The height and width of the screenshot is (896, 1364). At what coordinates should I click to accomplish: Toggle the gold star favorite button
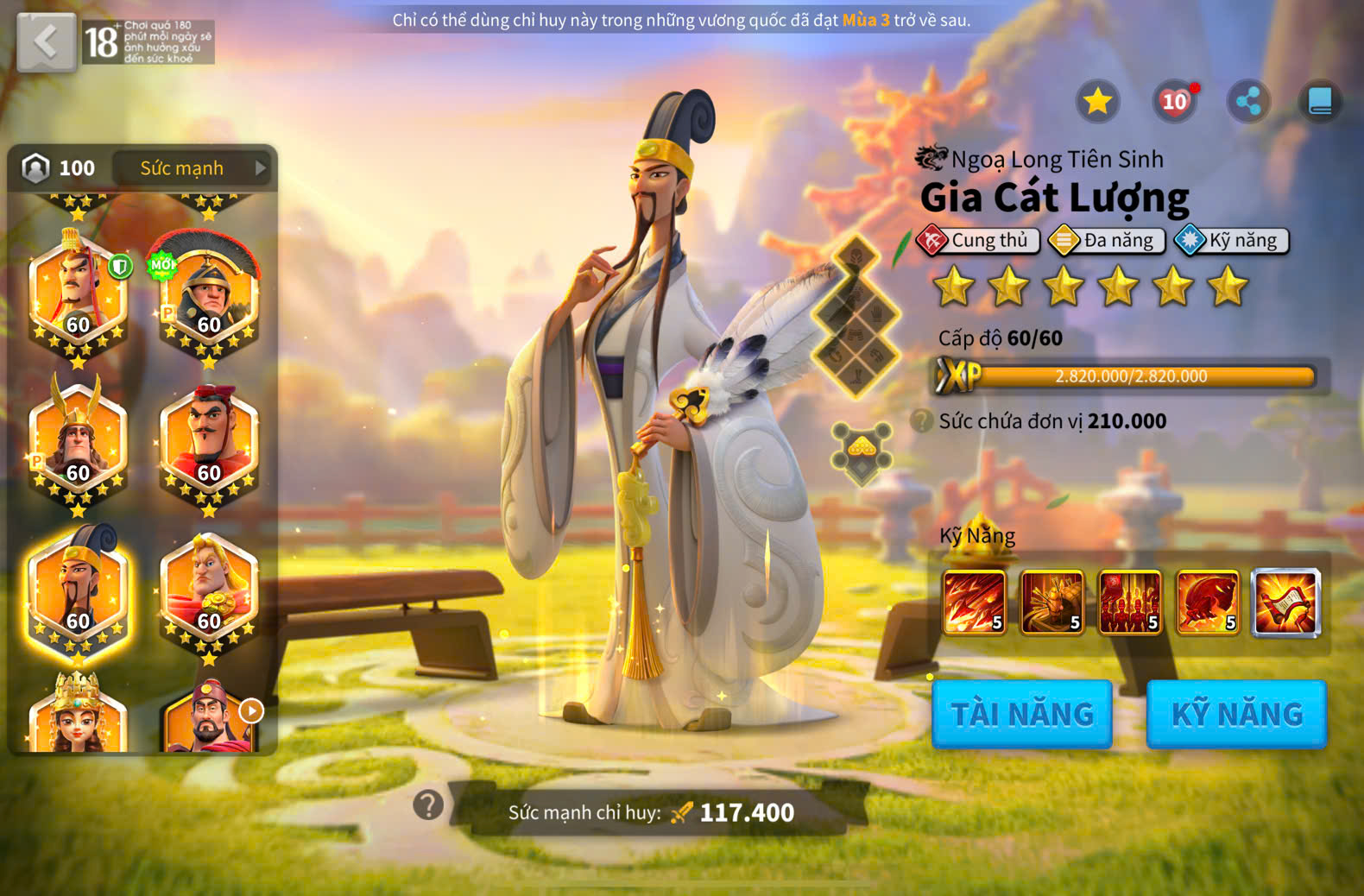pos(1097,102)
